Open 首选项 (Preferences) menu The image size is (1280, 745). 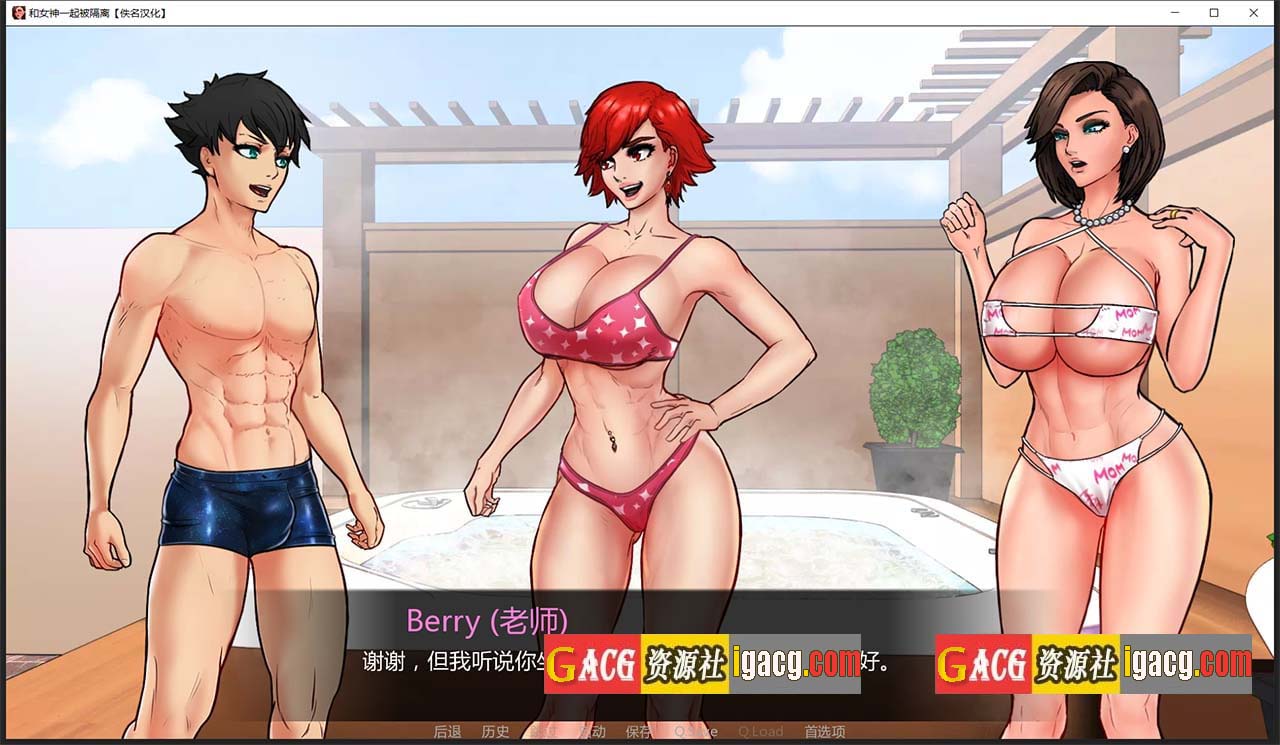click(x=824, y=732)
